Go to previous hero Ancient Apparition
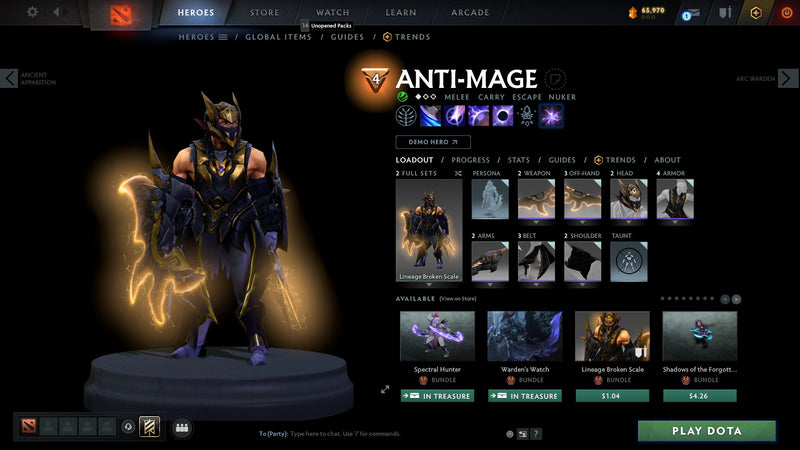This screenshot has height=450, width=800. [x=10, y=78]
